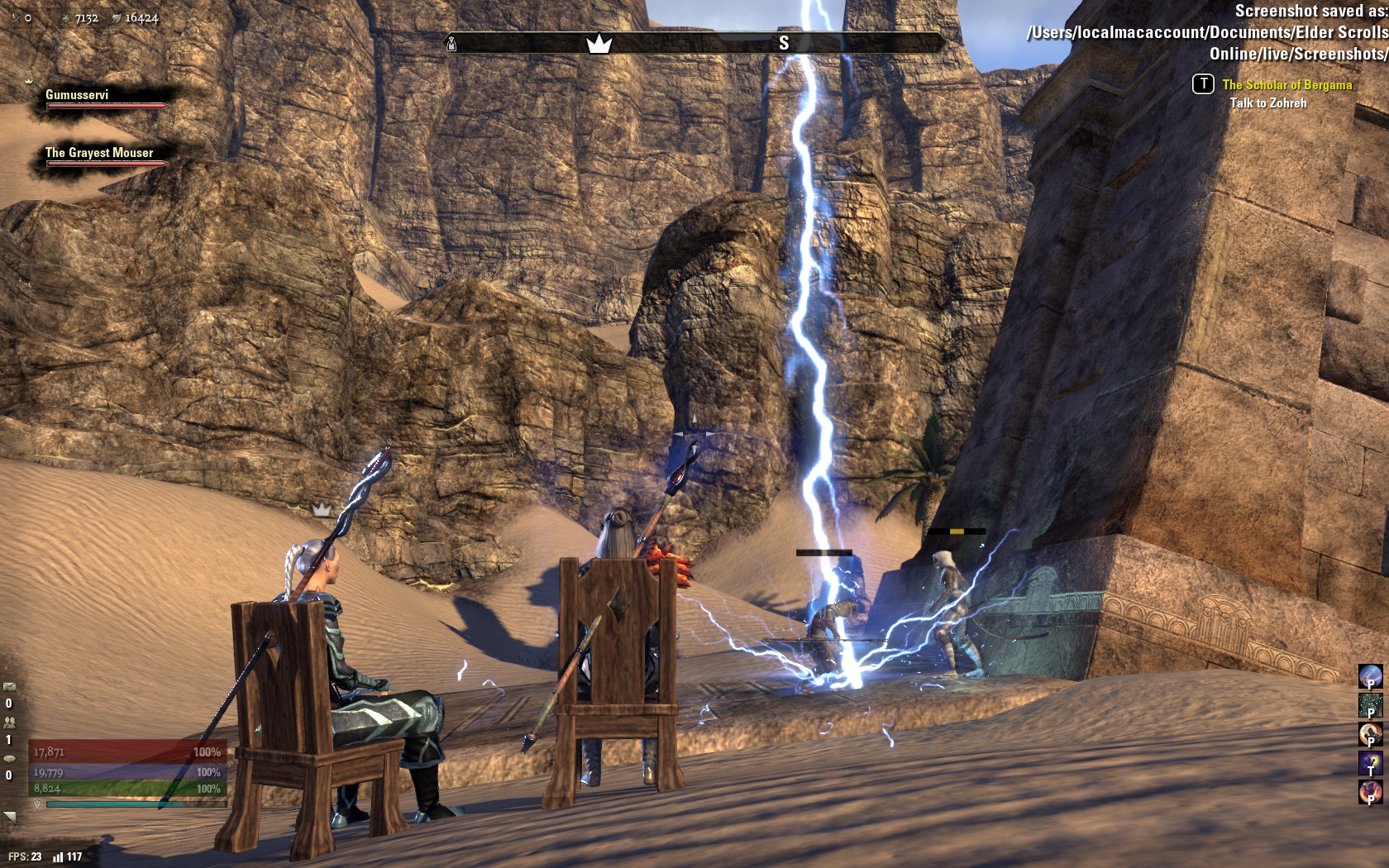Inspect the horse rider silhouette buff icon

1370,734
